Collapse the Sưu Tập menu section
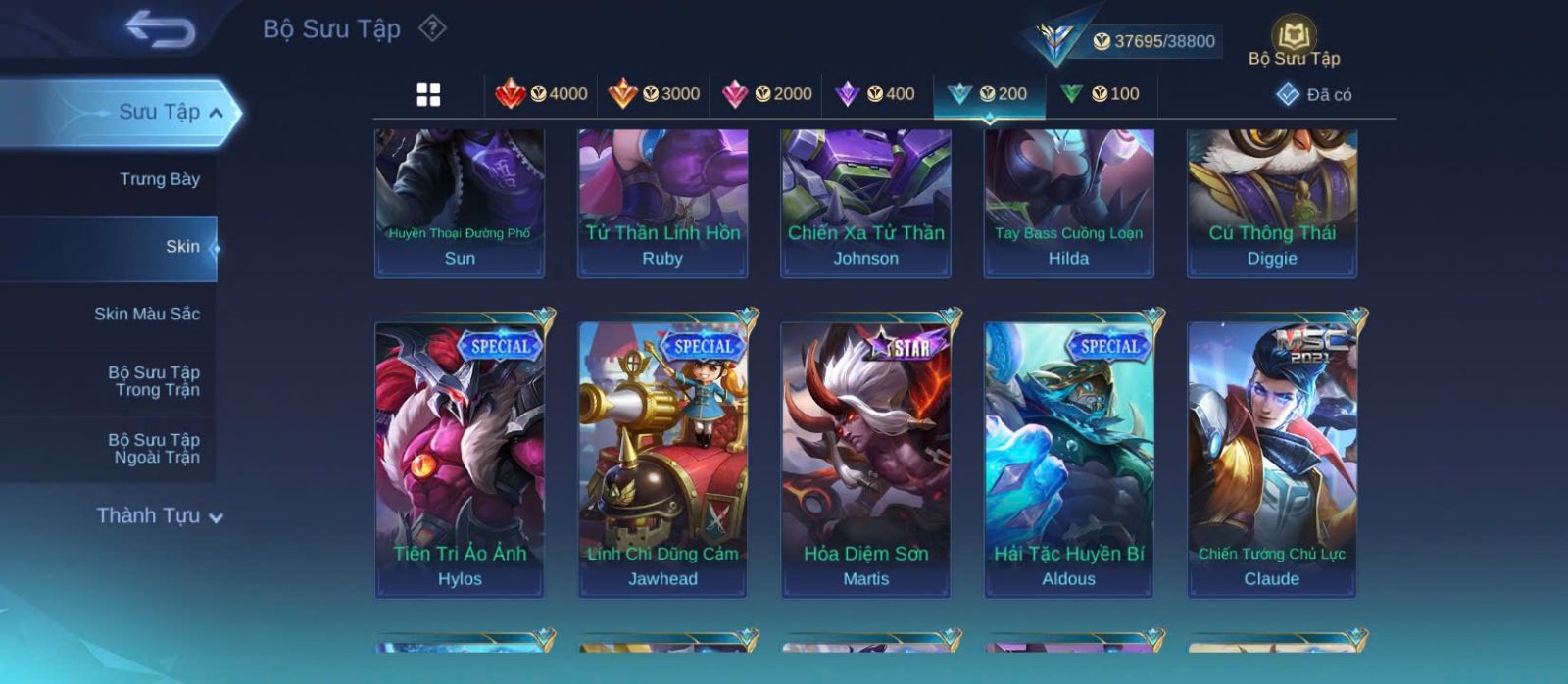The image size is (1568, 684). 216,113
